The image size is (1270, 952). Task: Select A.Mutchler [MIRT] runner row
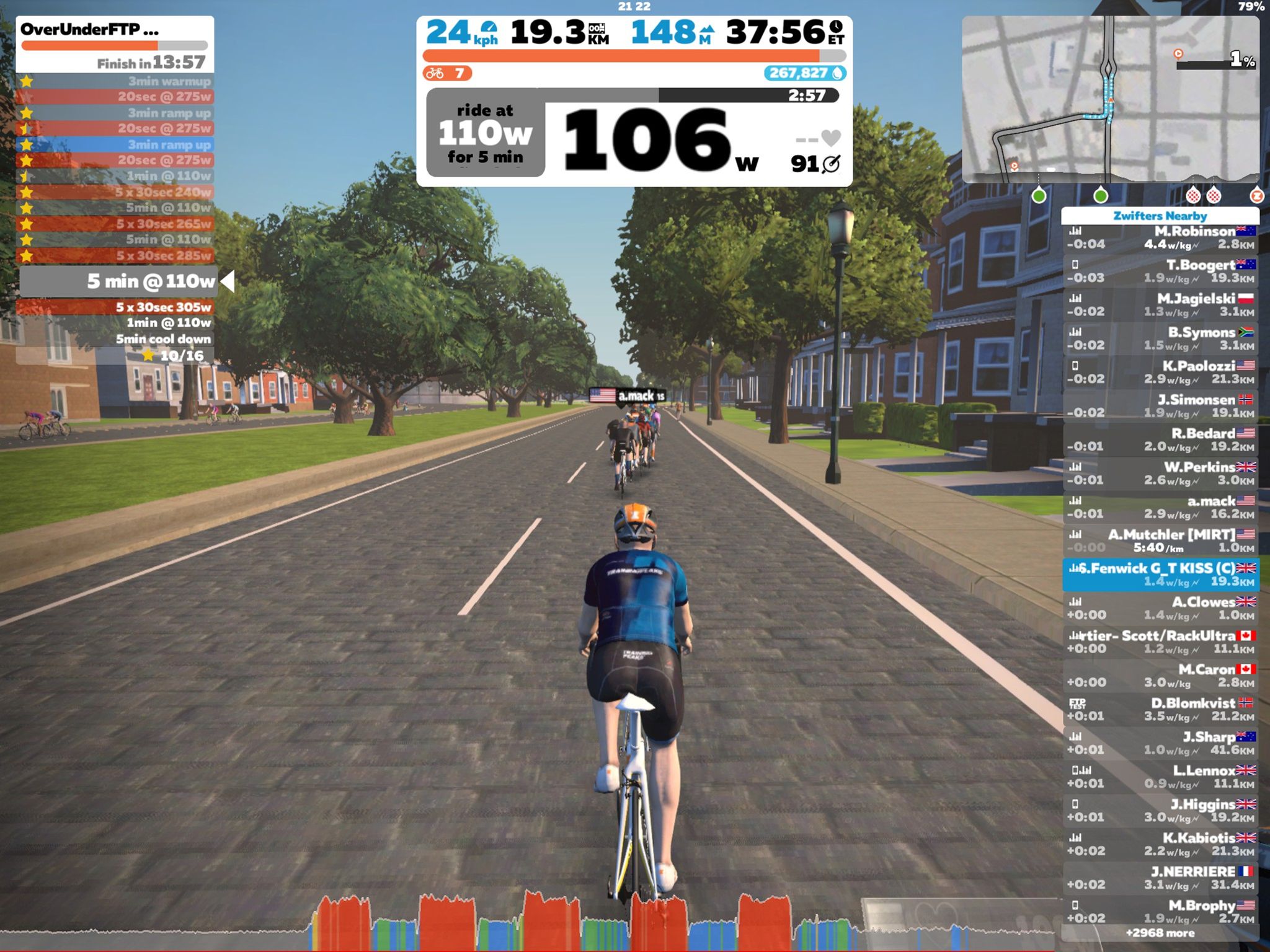coord(1160,541)
